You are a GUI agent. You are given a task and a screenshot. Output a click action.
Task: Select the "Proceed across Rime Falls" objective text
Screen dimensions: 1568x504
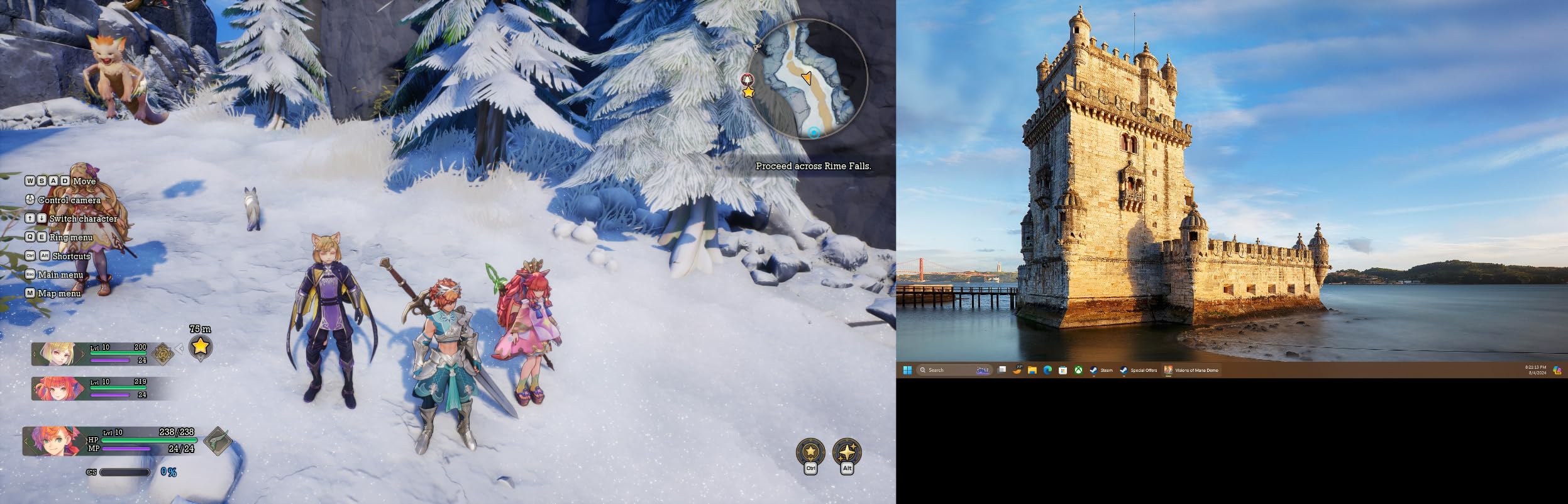pos(813,166)
